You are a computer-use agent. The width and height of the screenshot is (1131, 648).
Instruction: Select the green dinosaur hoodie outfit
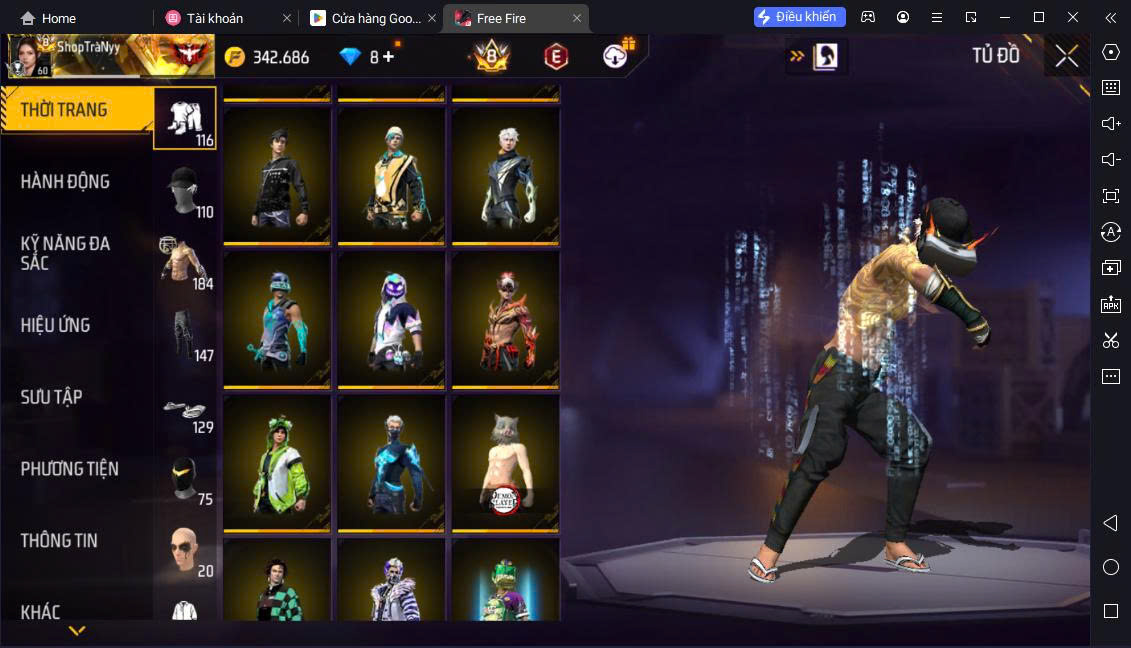tap(276, 464)
